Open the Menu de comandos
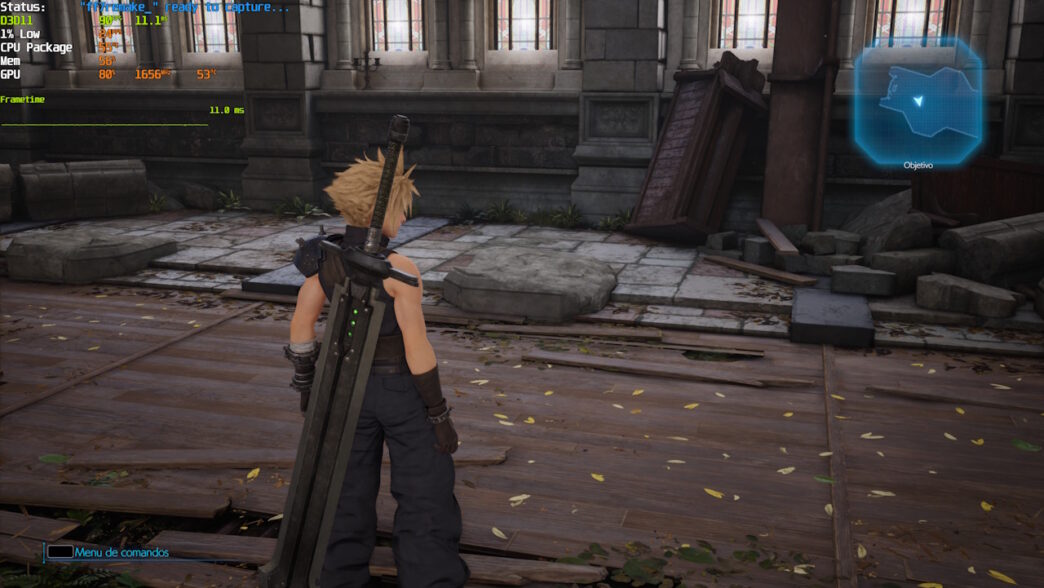Viewport: 1044px width, 588px height. (121, 552)
